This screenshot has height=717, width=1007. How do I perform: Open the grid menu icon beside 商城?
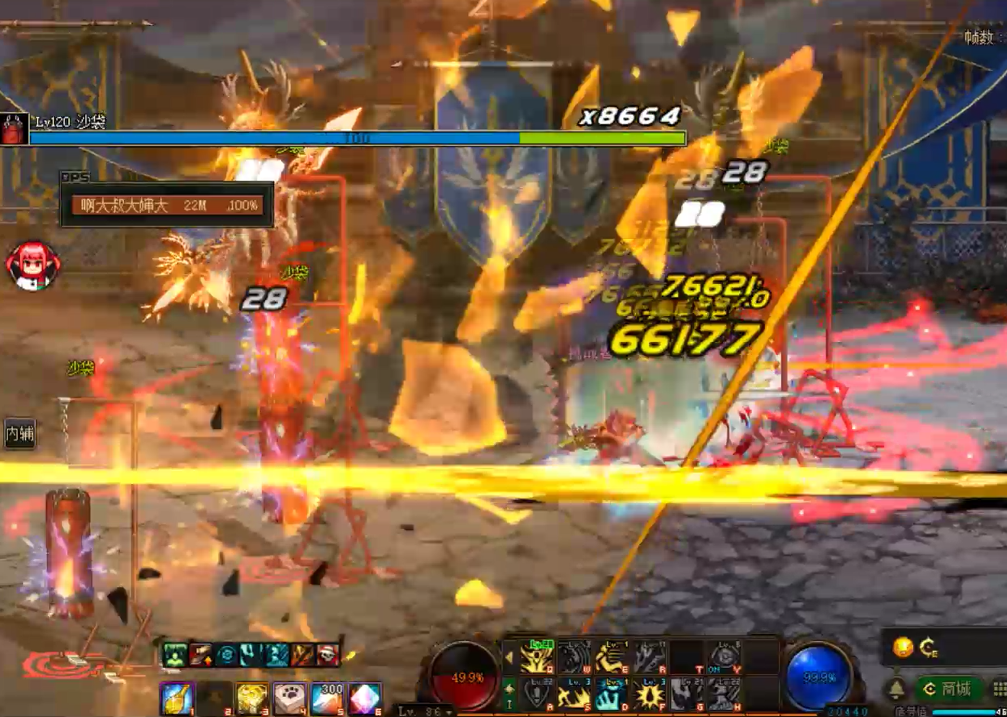click(x=999, y=689)
